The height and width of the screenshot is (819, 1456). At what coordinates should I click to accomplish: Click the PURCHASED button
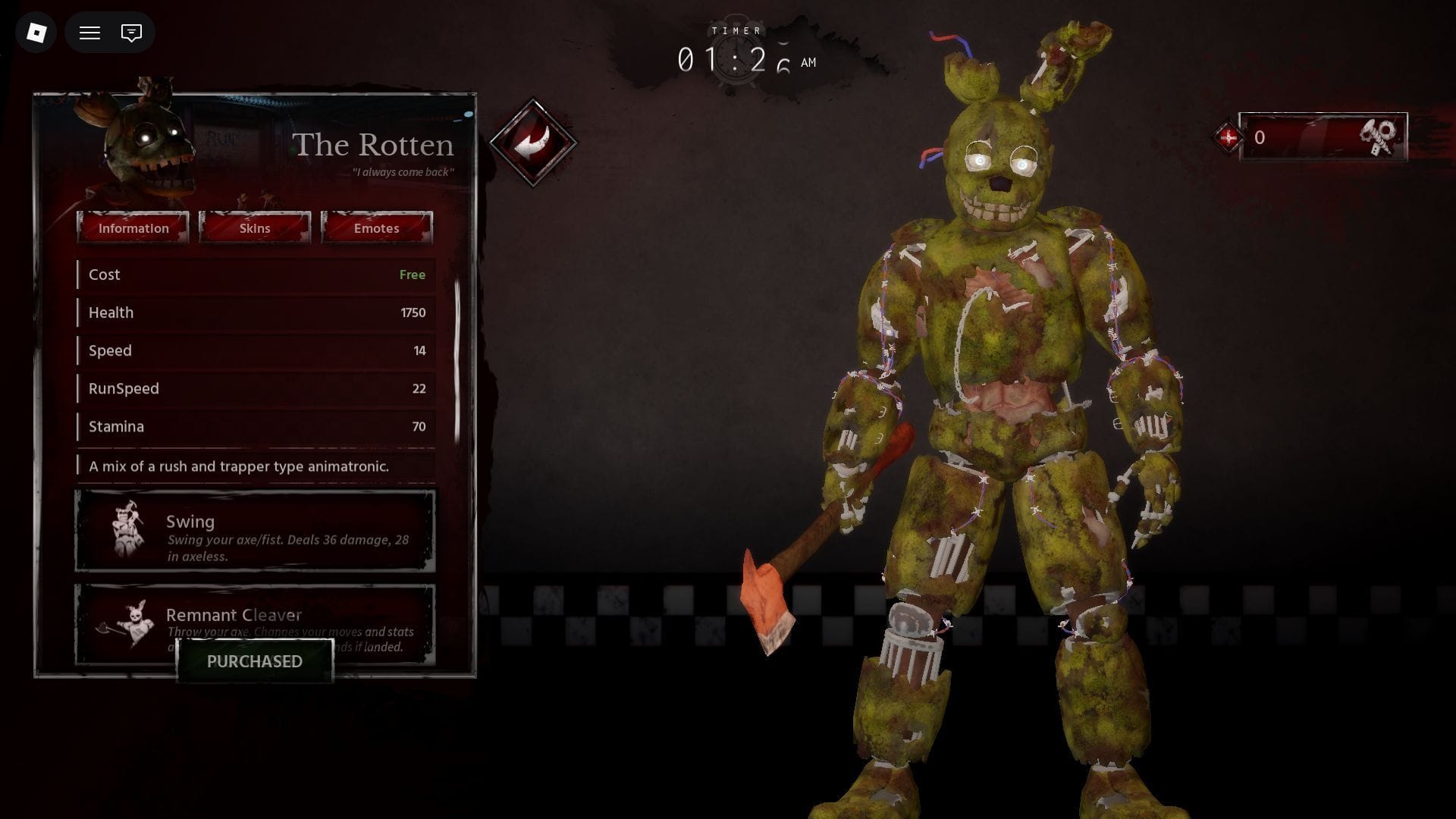click(254, 661)
